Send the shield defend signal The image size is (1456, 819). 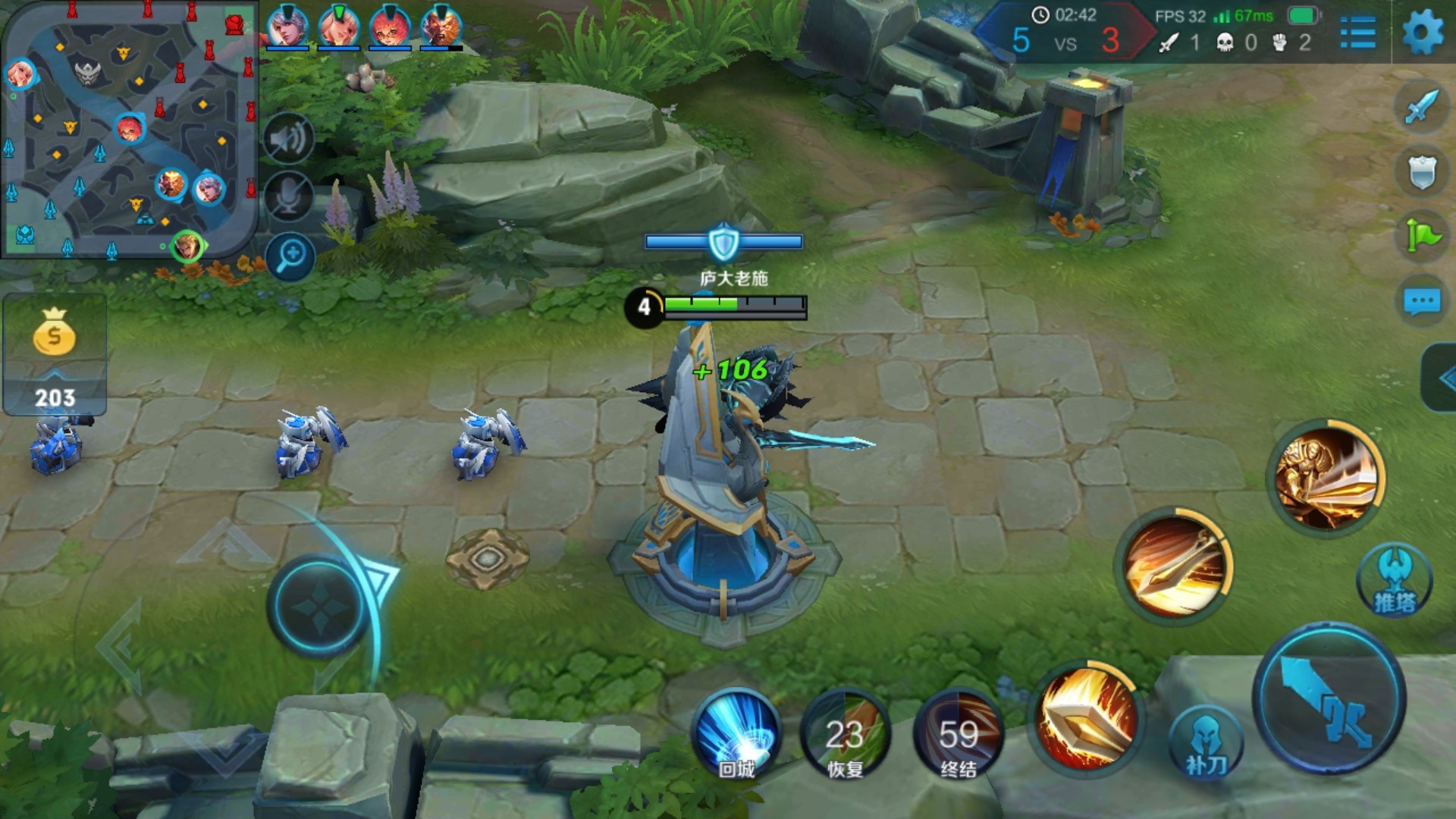tap(1422, 171)
